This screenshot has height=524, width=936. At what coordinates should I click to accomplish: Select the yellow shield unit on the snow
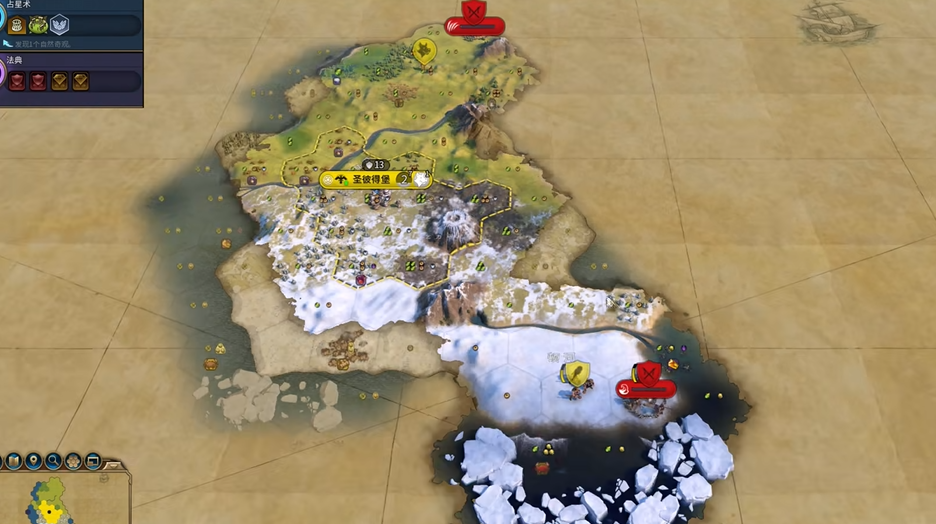[575, 375]
